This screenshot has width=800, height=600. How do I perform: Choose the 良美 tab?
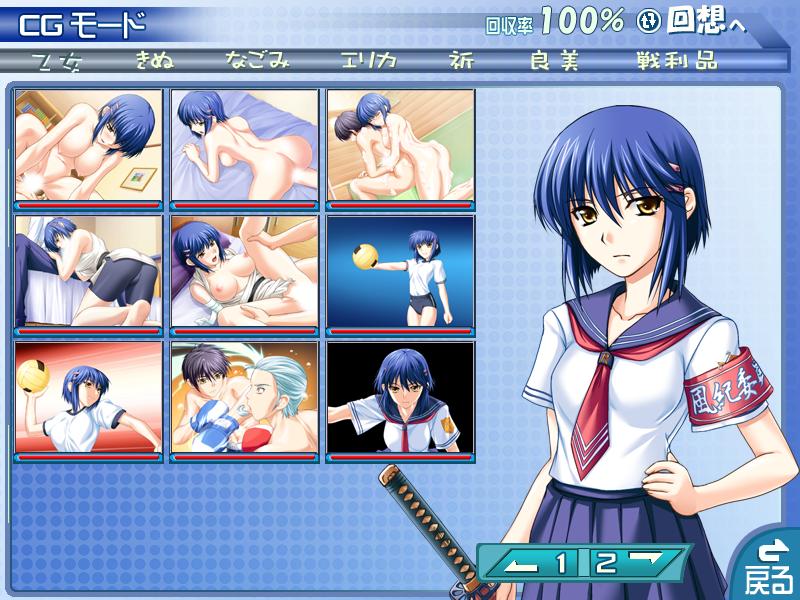555,60
